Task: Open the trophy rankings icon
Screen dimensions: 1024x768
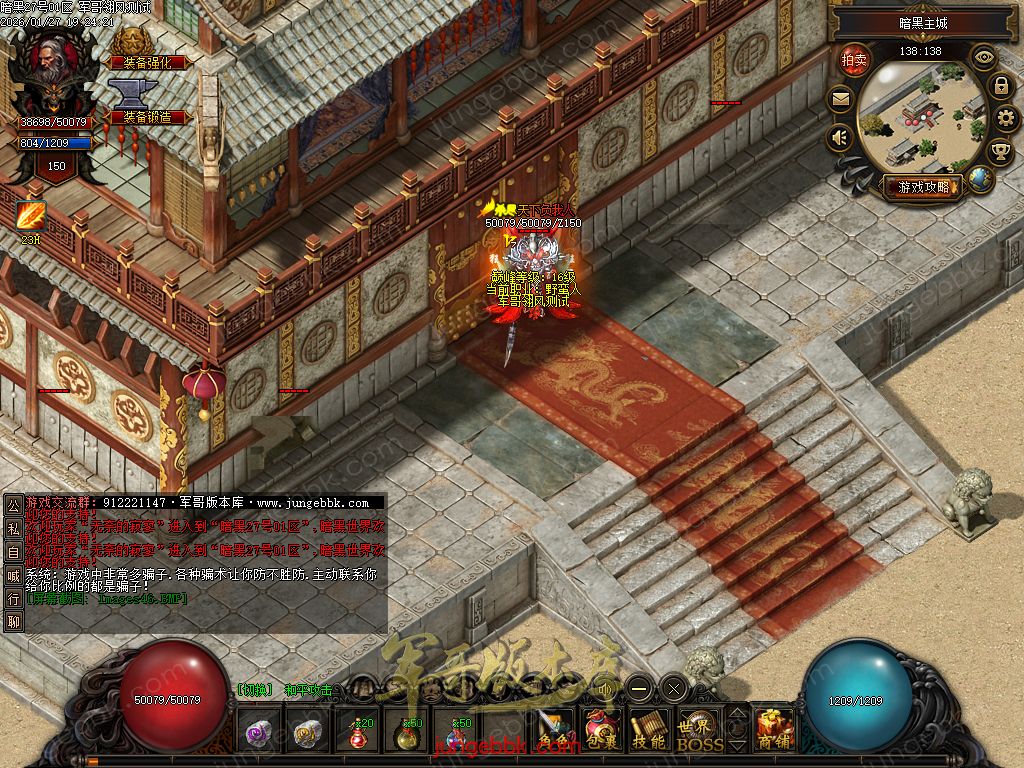Action: [1000, 151]
